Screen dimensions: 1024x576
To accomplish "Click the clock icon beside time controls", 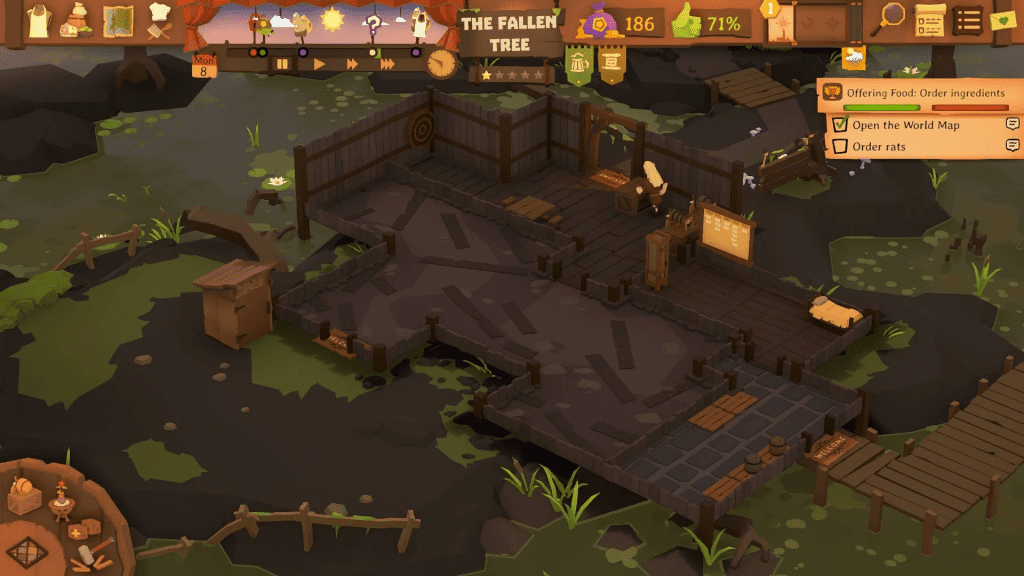I will pyautogui.click(x=440, y=63).
